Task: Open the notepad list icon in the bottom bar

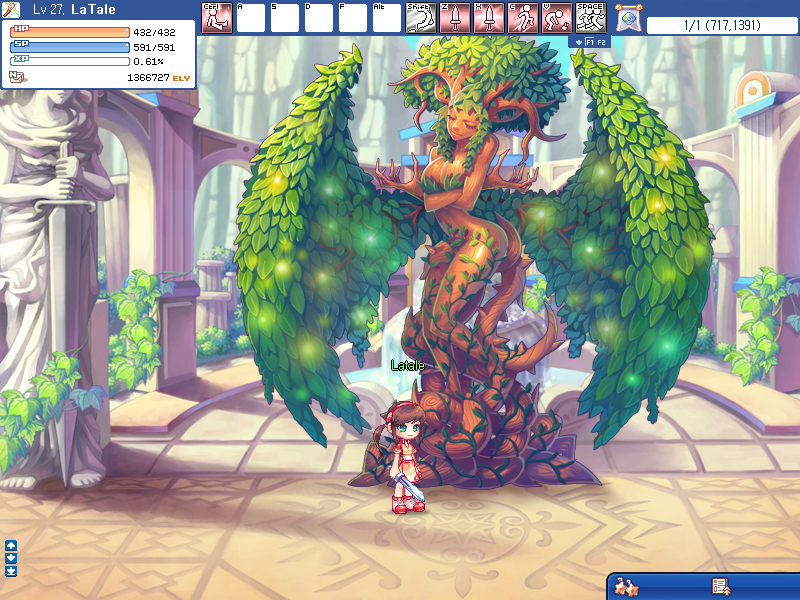Action: (x=719, y=586)
